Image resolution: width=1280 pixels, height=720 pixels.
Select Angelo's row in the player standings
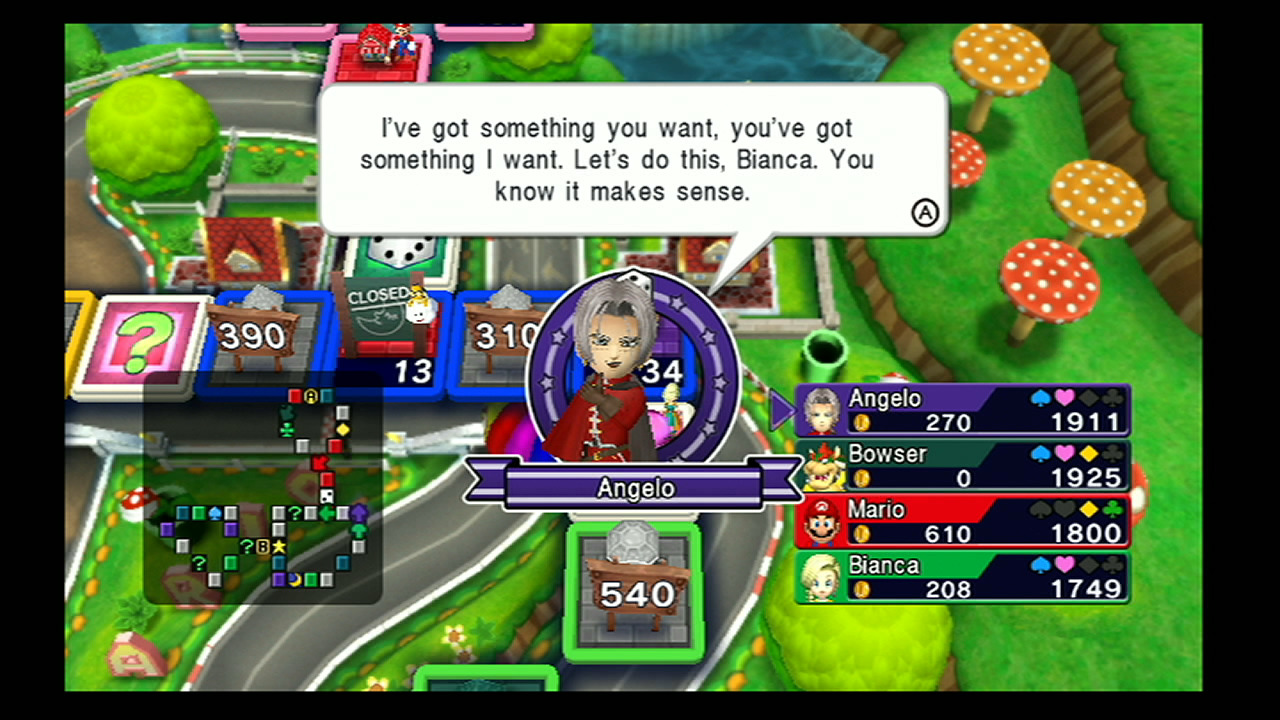[x=962, y=410]
